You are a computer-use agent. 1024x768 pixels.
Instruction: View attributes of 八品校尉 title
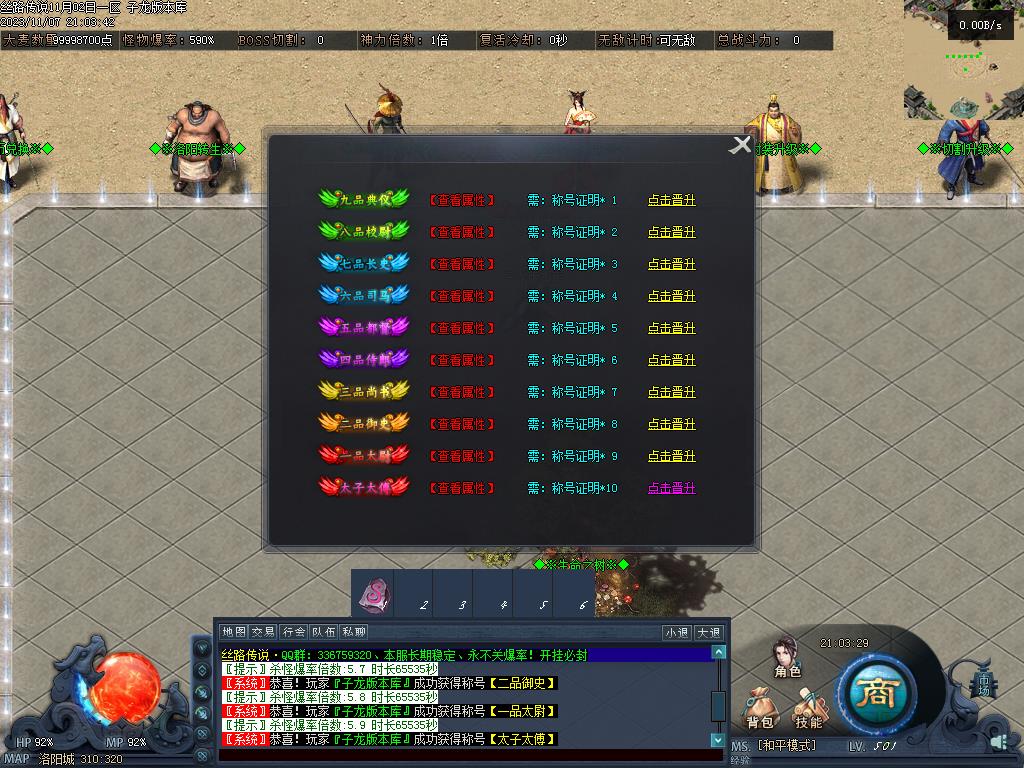462,232
